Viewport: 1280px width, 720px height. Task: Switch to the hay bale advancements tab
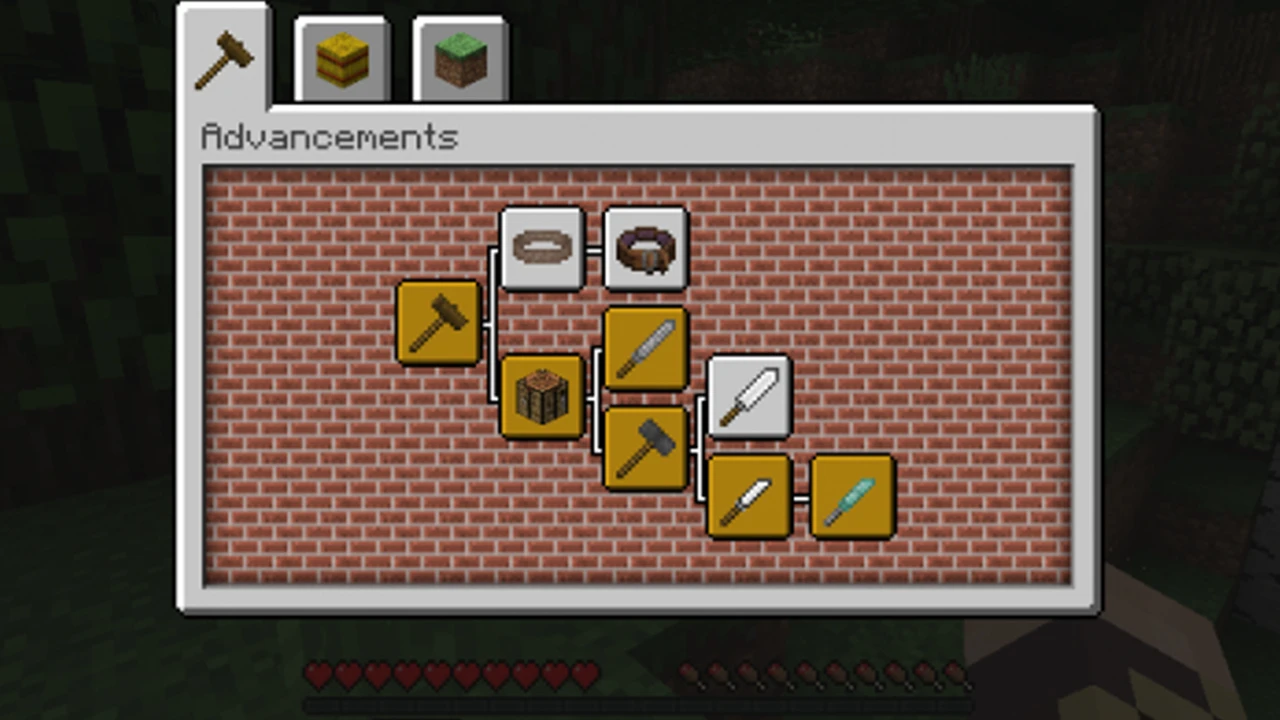pos(343,57)
